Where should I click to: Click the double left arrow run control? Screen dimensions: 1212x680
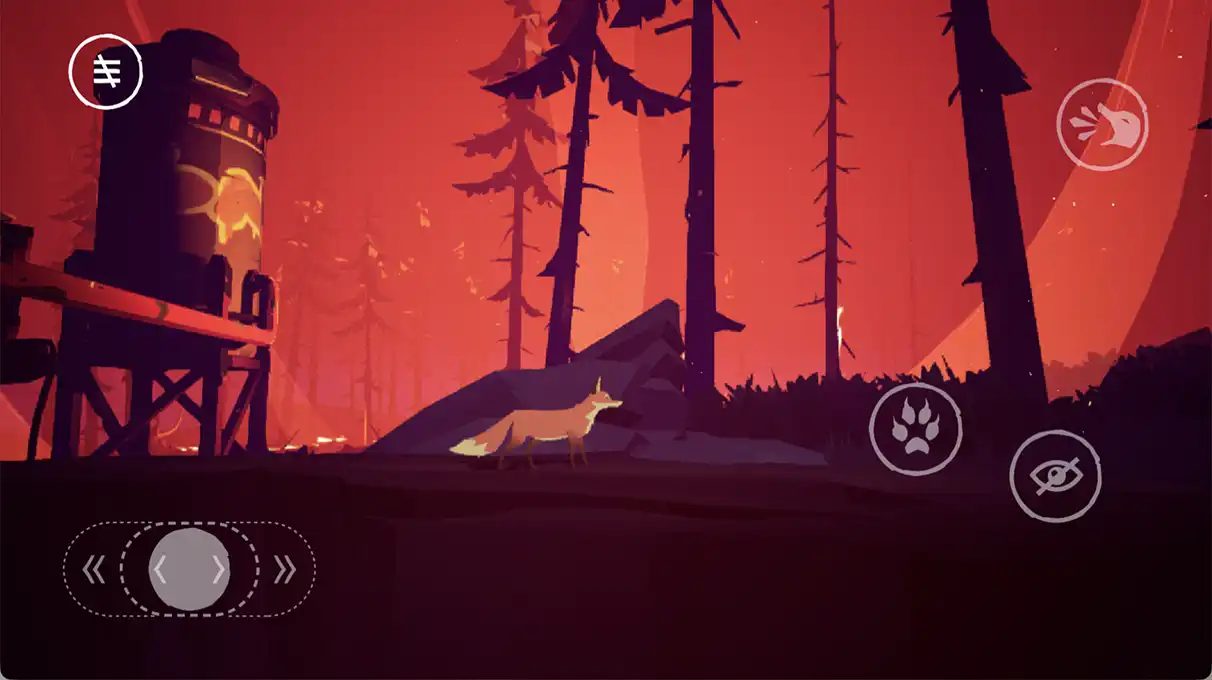[x=93, y=570]
